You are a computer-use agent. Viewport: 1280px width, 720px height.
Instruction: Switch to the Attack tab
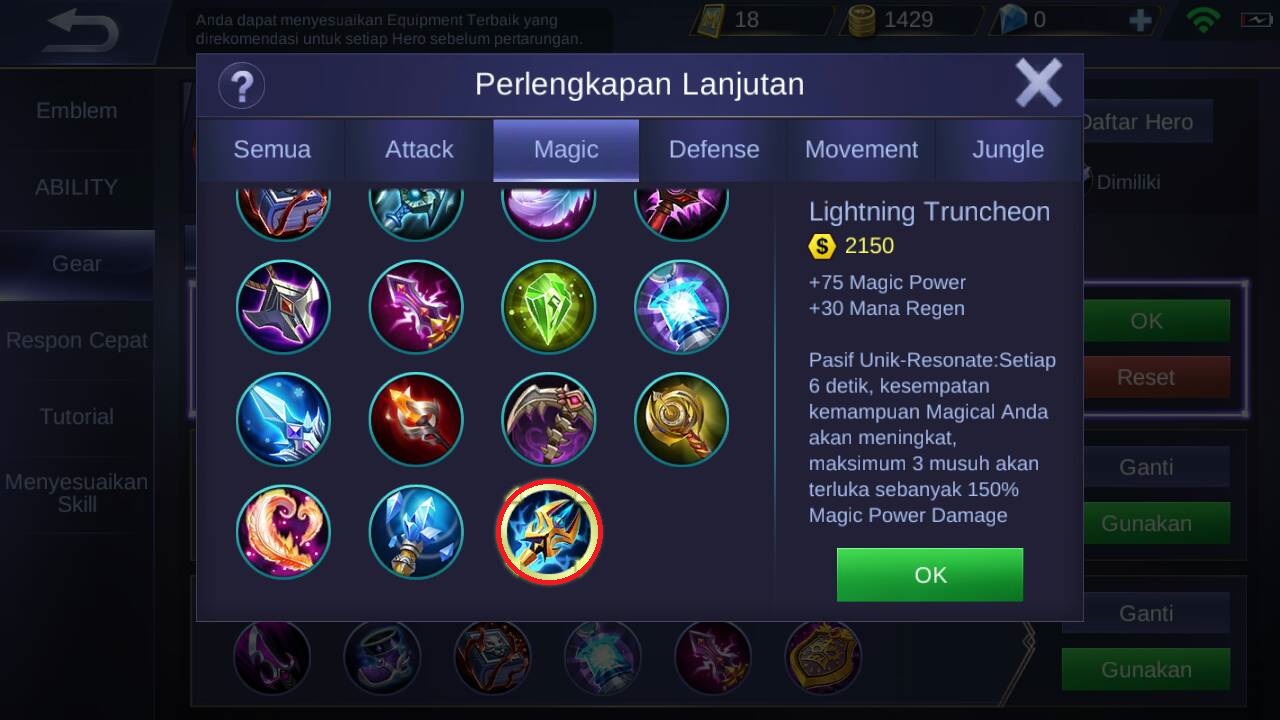(x=419, y=150)
